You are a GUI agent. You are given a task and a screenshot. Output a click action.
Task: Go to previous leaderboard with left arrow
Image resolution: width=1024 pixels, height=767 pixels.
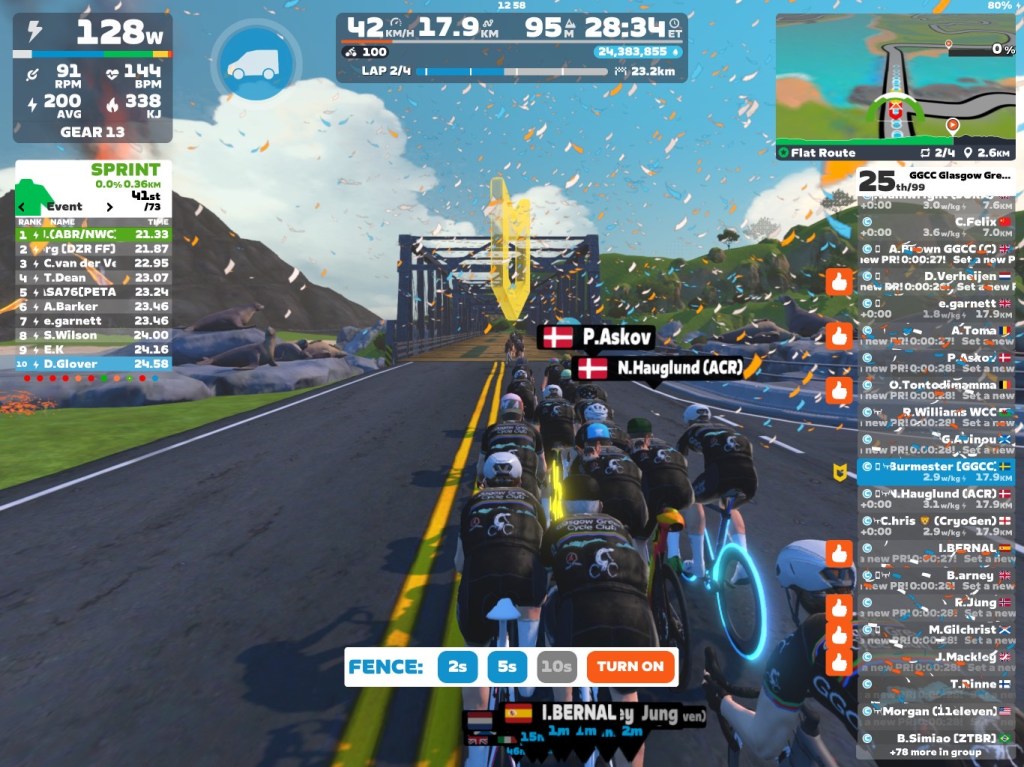pos(23,207)
